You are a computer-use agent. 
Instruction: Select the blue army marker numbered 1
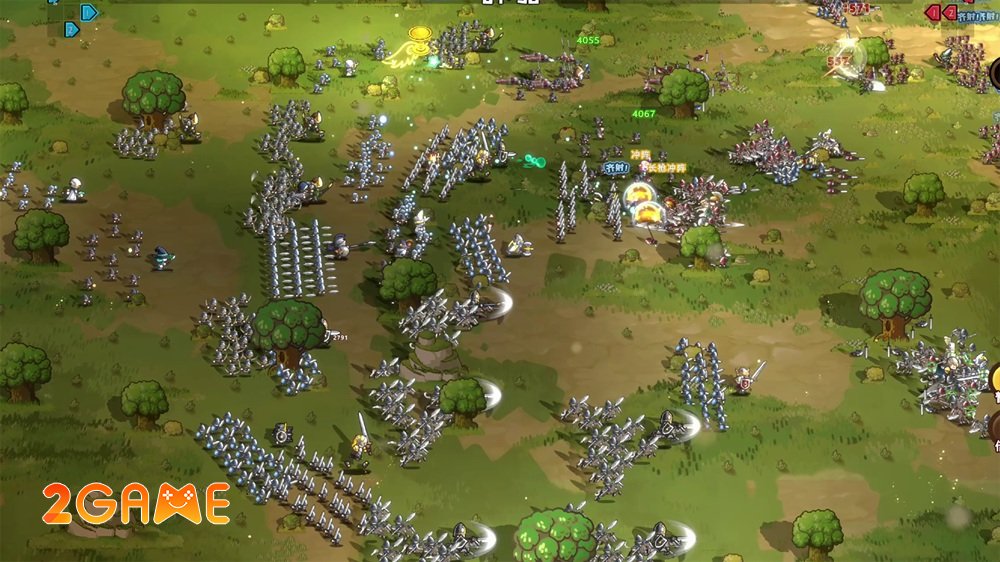(89, 12)
